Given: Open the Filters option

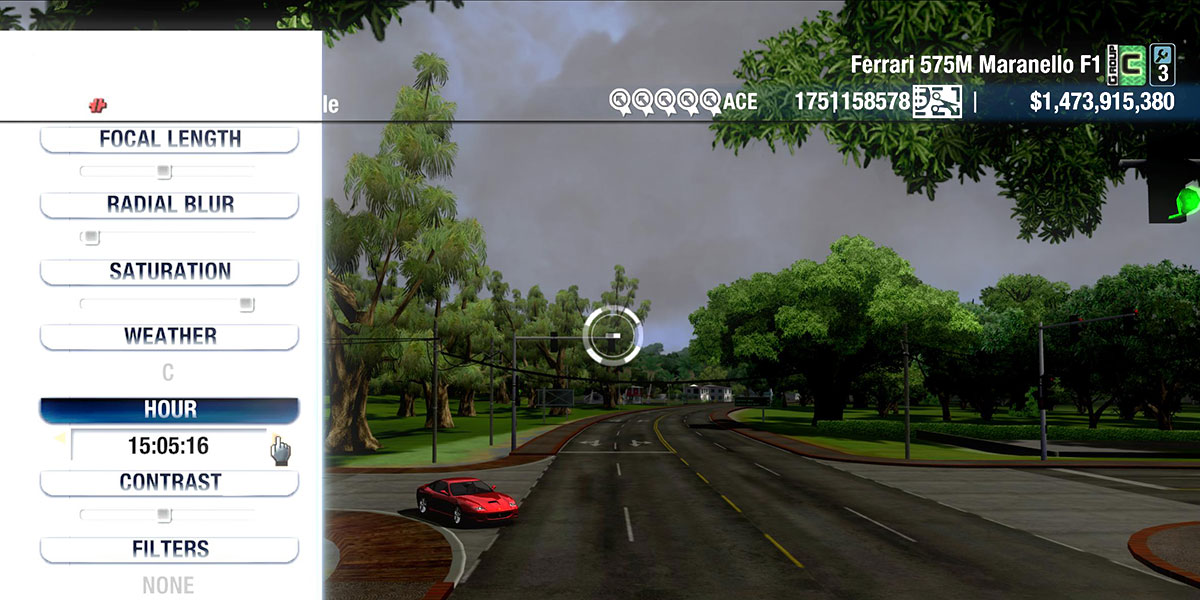Looking at the screenshot, I should [x=169, y=550].
